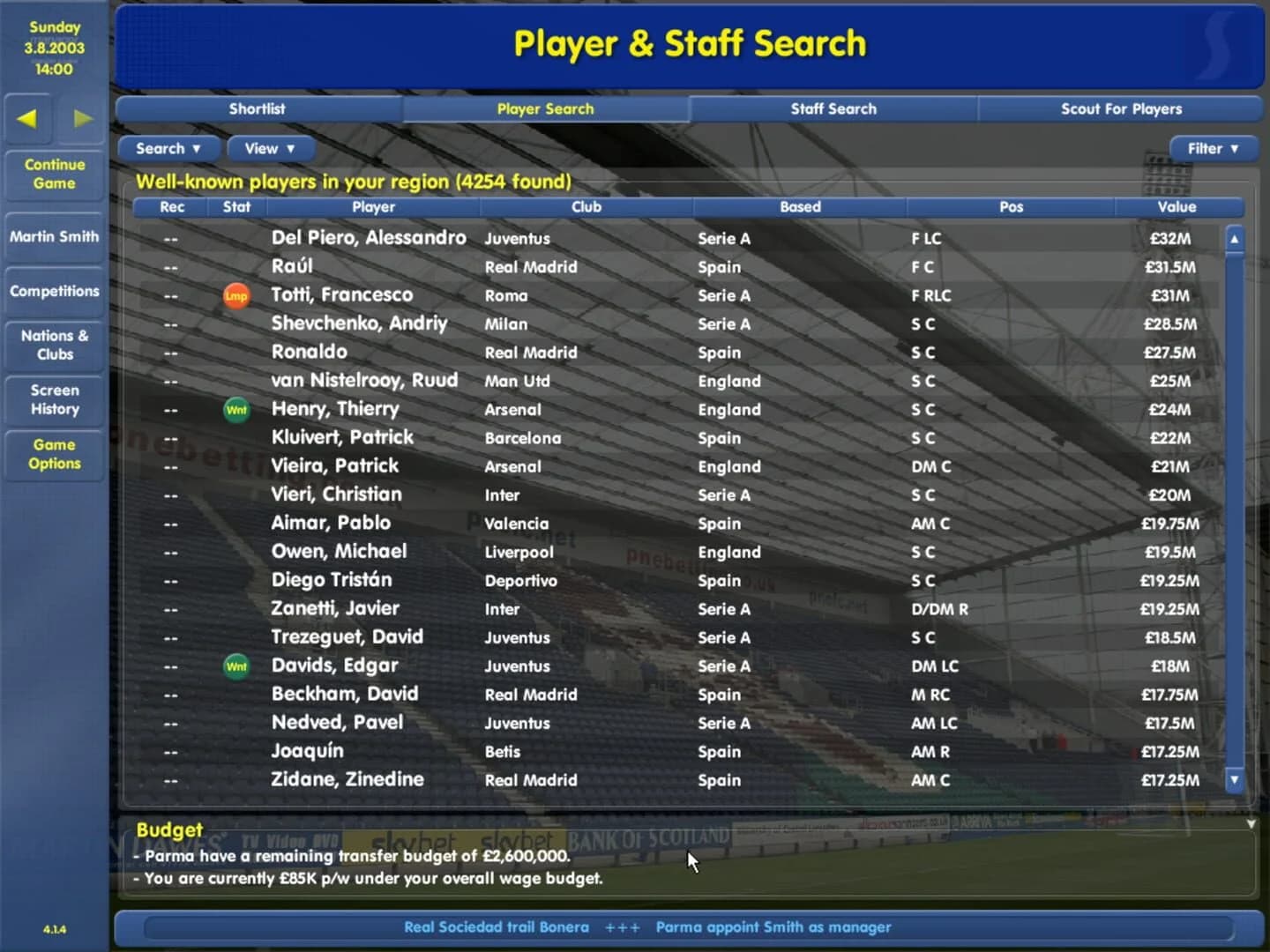
Task: Click the back navigation arrow
Action: [x=28, y=121]
